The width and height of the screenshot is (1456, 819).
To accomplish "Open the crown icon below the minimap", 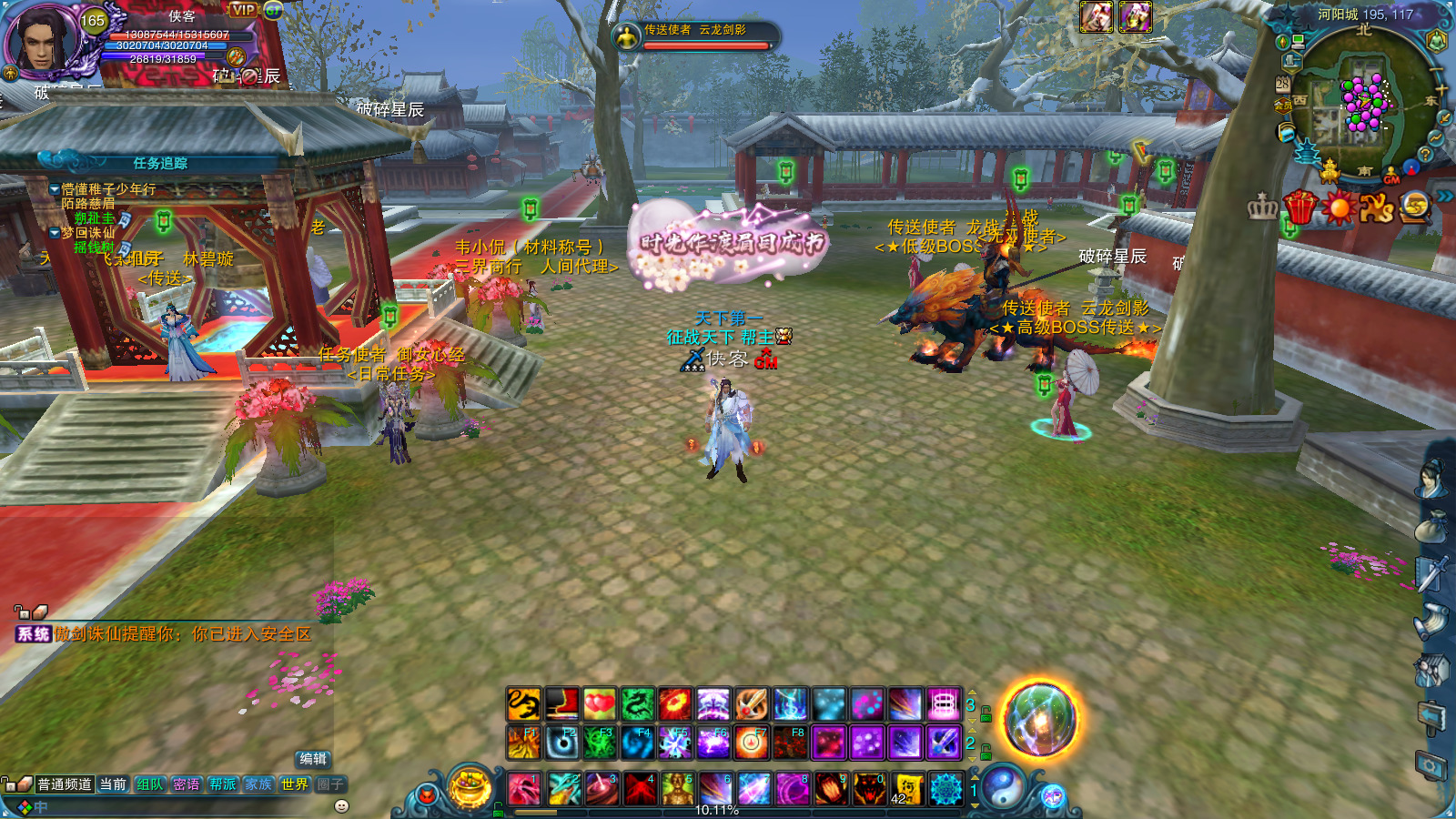I will coord(1262,208).
